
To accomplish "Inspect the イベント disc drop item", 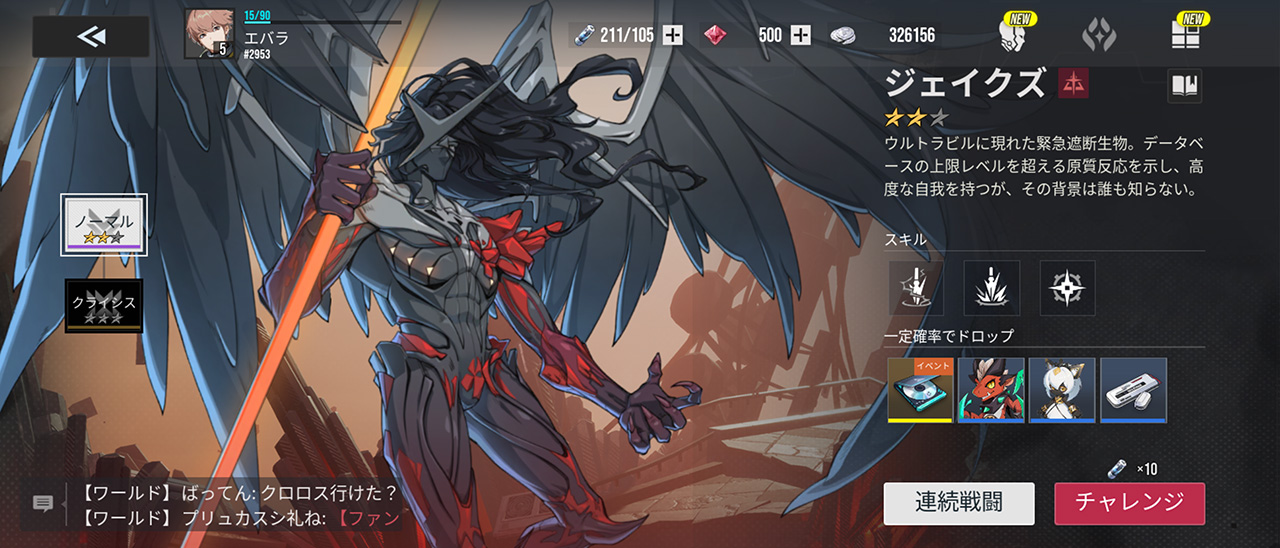I will point(920,390).
